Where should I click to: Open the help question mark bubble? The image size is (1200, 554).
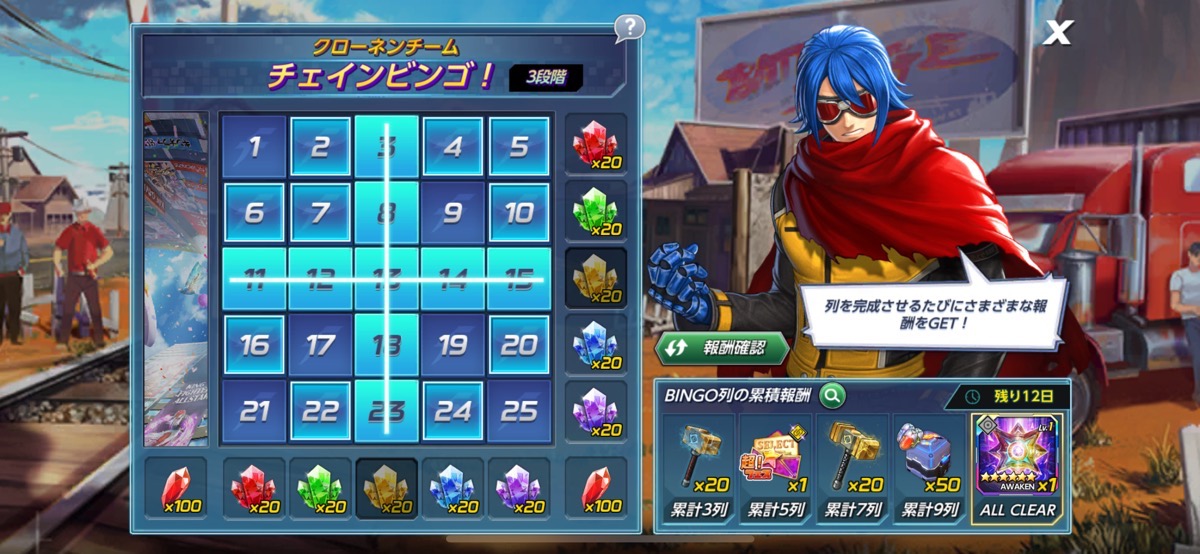[628, 27]
